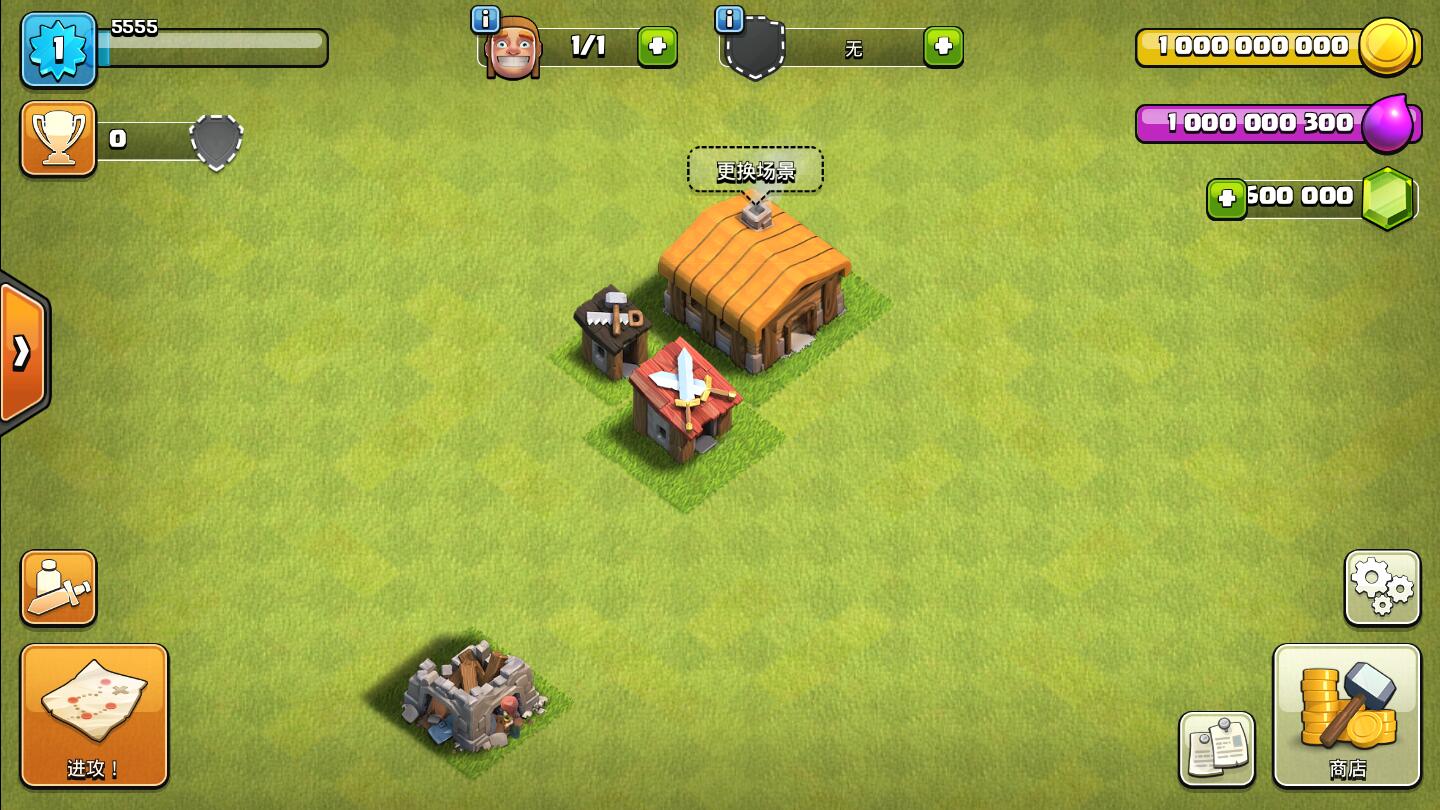
Task: Open the attack map icon labeled 进攻
Action: (x=94, y=715)
